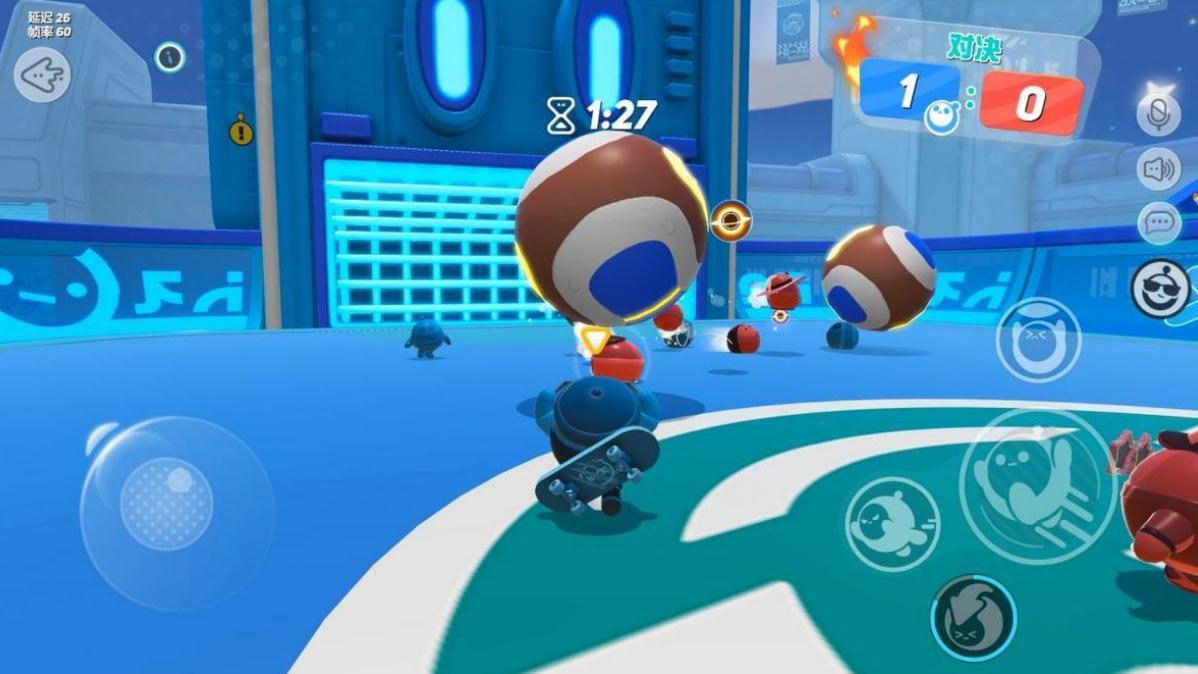This screenshot has height=674, width=1198.
Task: Trigger the angry face dash skill
Action: point(892,523)
